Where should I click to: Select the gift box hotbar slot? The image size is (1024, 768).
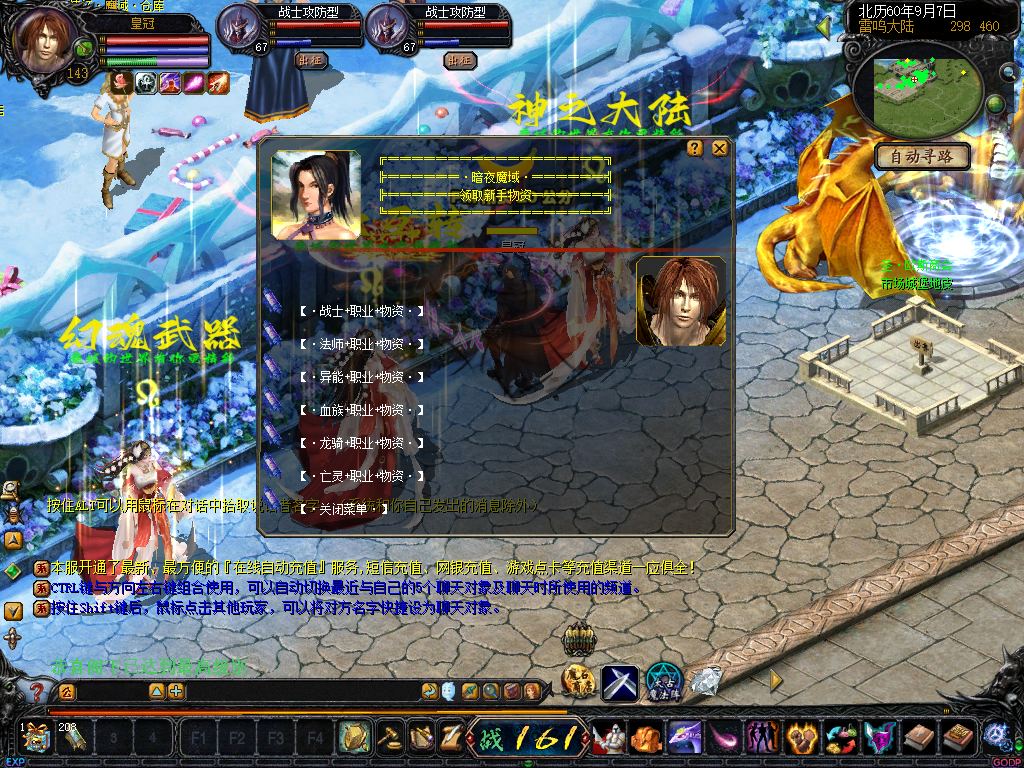click(36, 738)
